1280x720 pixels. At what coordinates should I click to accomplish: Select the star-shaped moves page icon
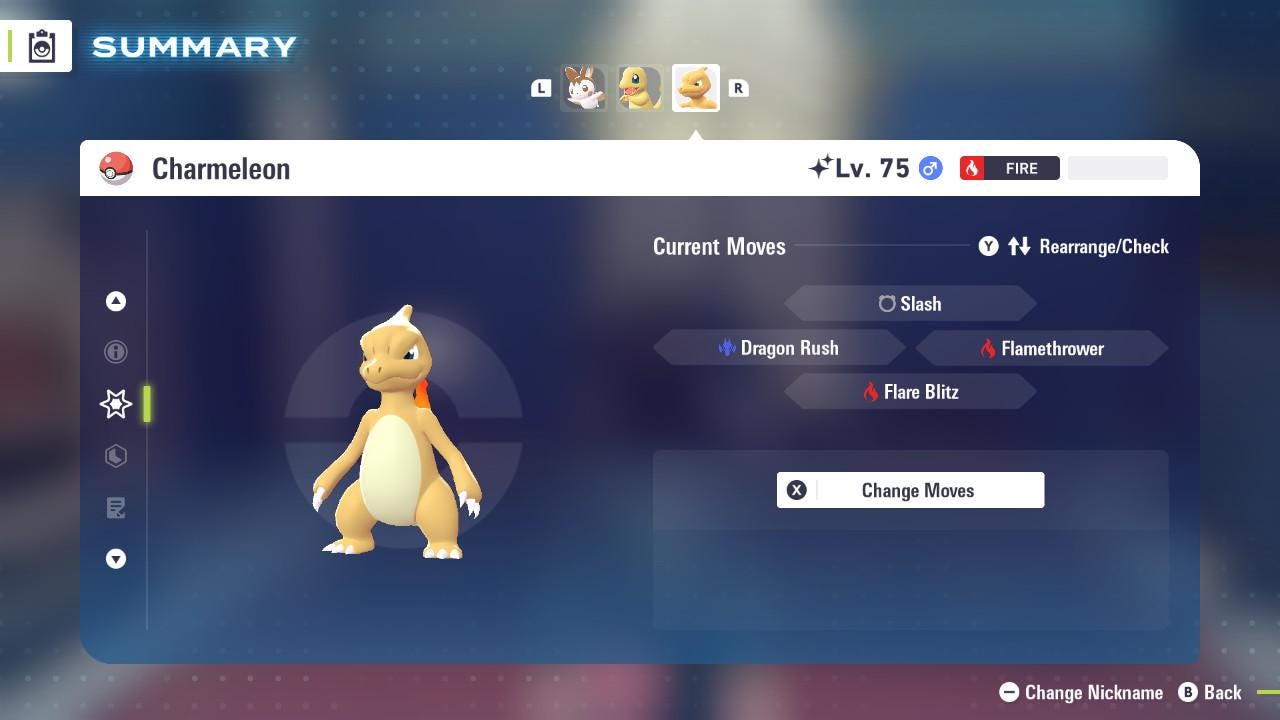click(x=116, y=404)
